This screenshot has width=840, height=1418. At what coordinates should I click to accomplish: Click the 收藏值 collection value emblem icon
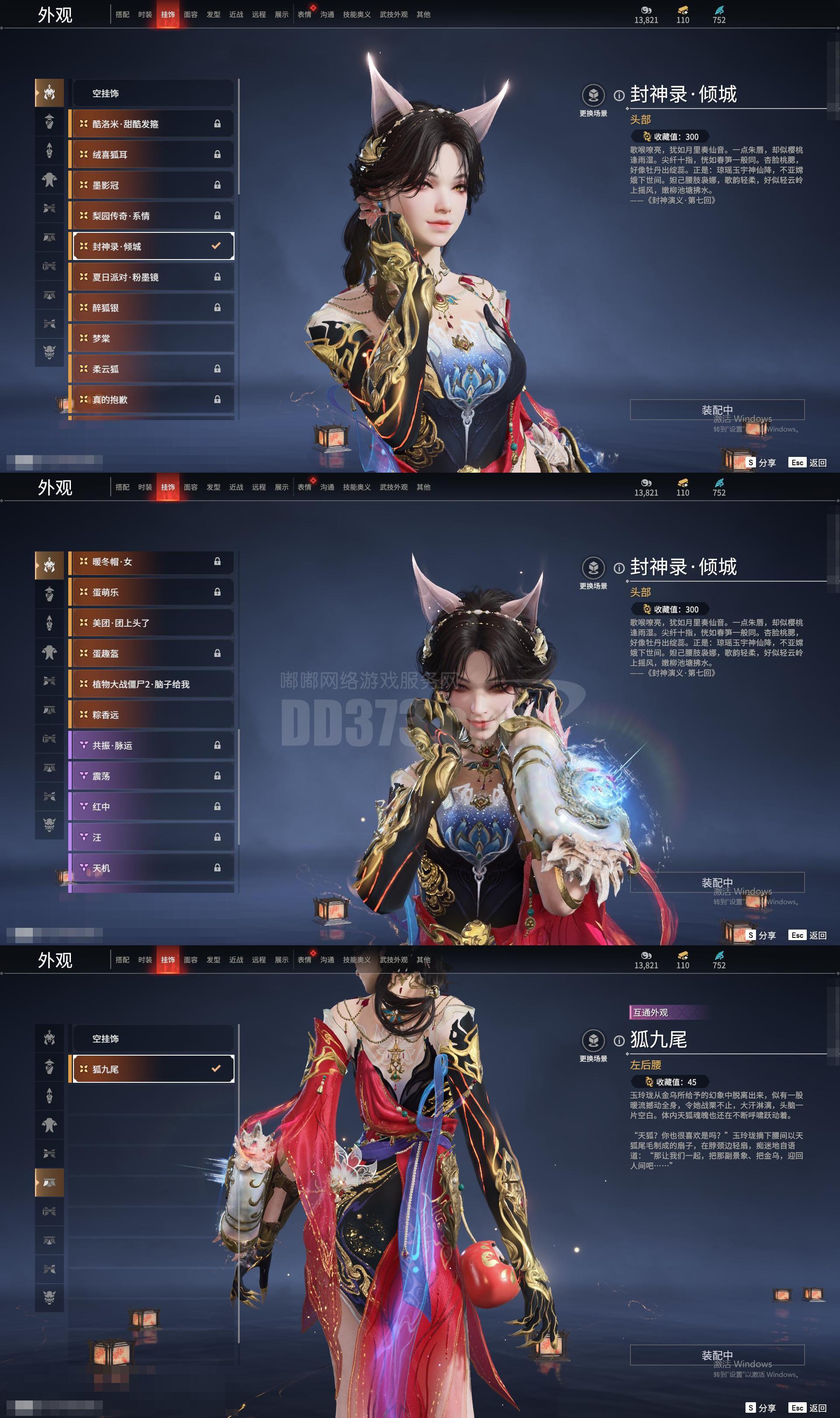647,137
